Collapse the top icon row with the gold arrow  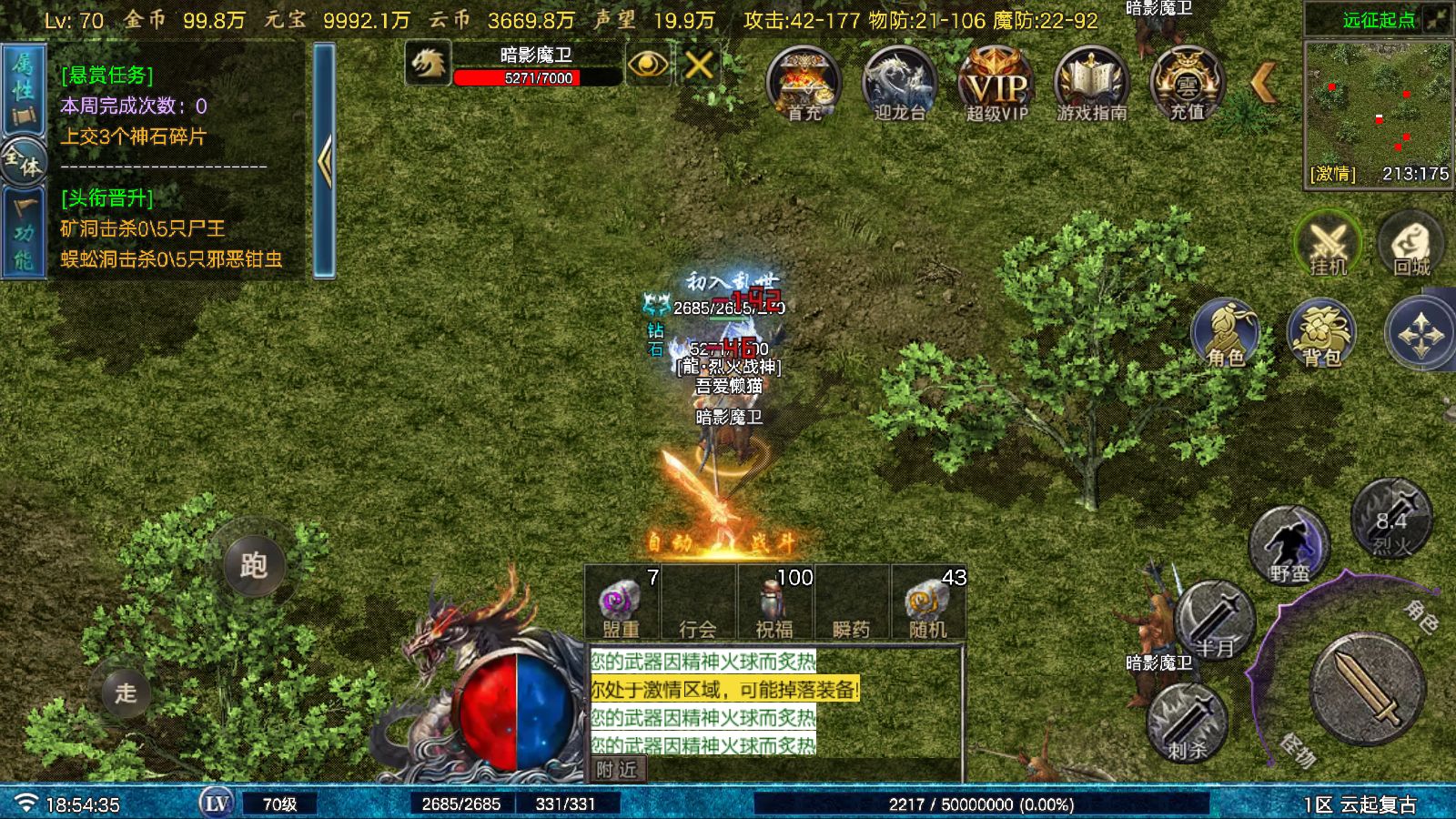coord(1263,83)
